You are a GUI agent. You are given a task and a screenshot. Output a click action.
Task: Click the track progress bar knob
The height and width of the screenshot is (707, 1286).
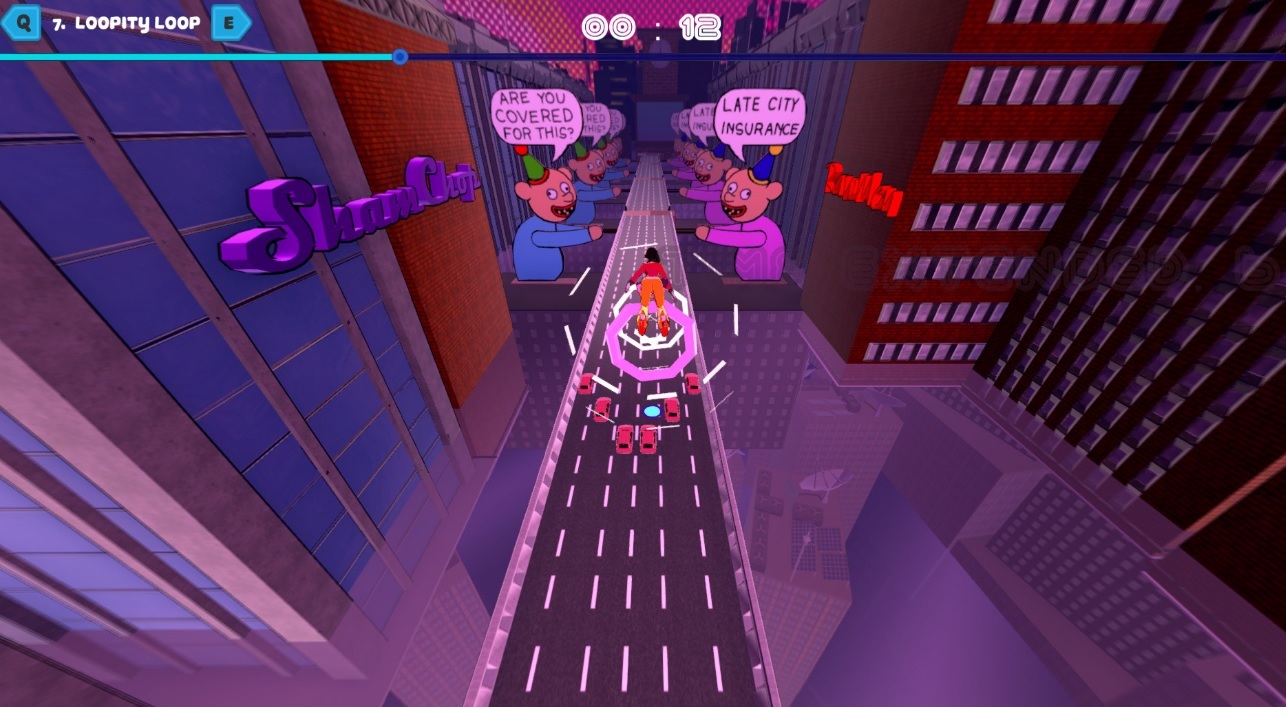click(x=400, y=57)
